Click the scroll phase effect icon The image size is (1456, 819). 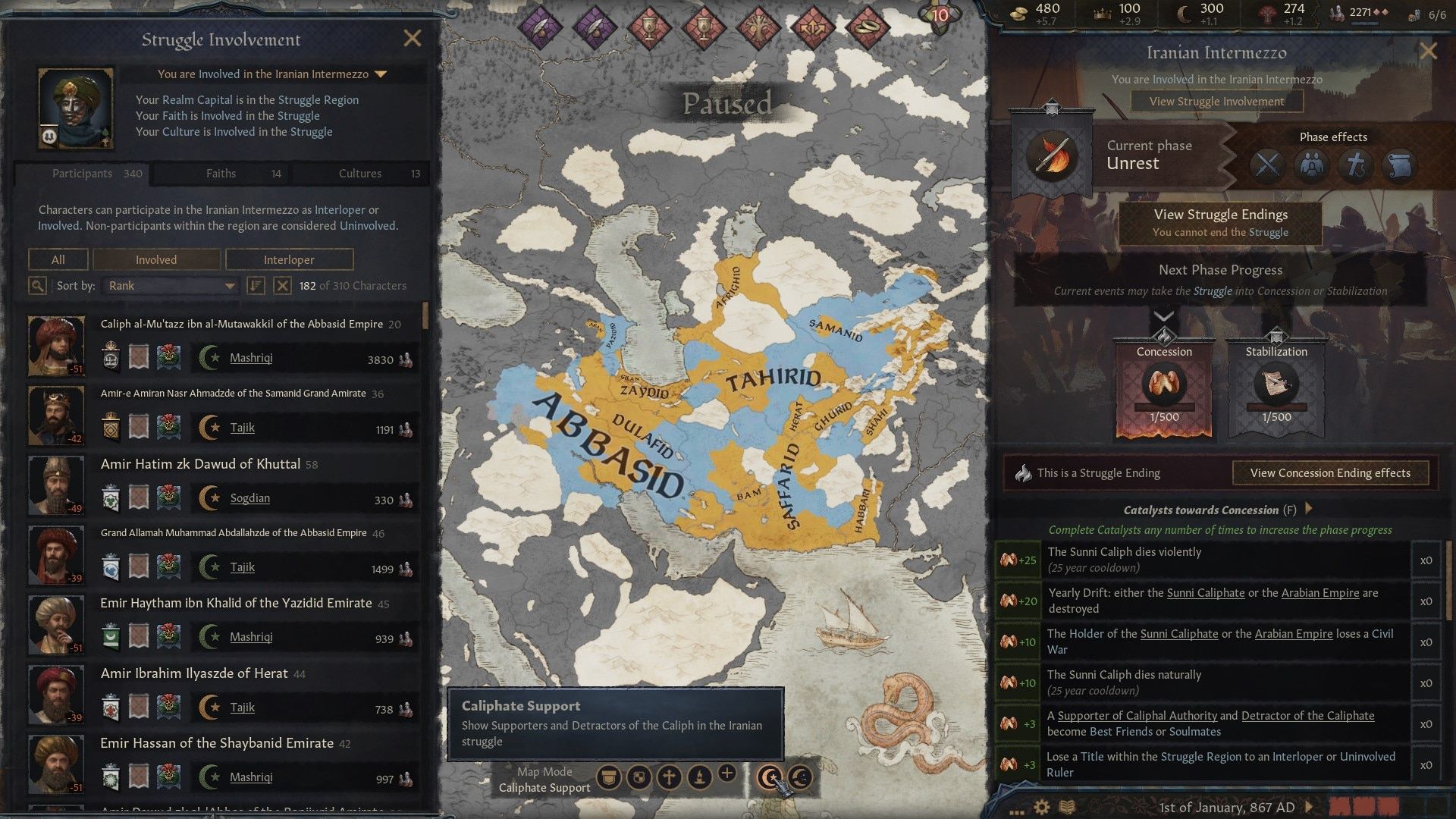(1399, 166)
